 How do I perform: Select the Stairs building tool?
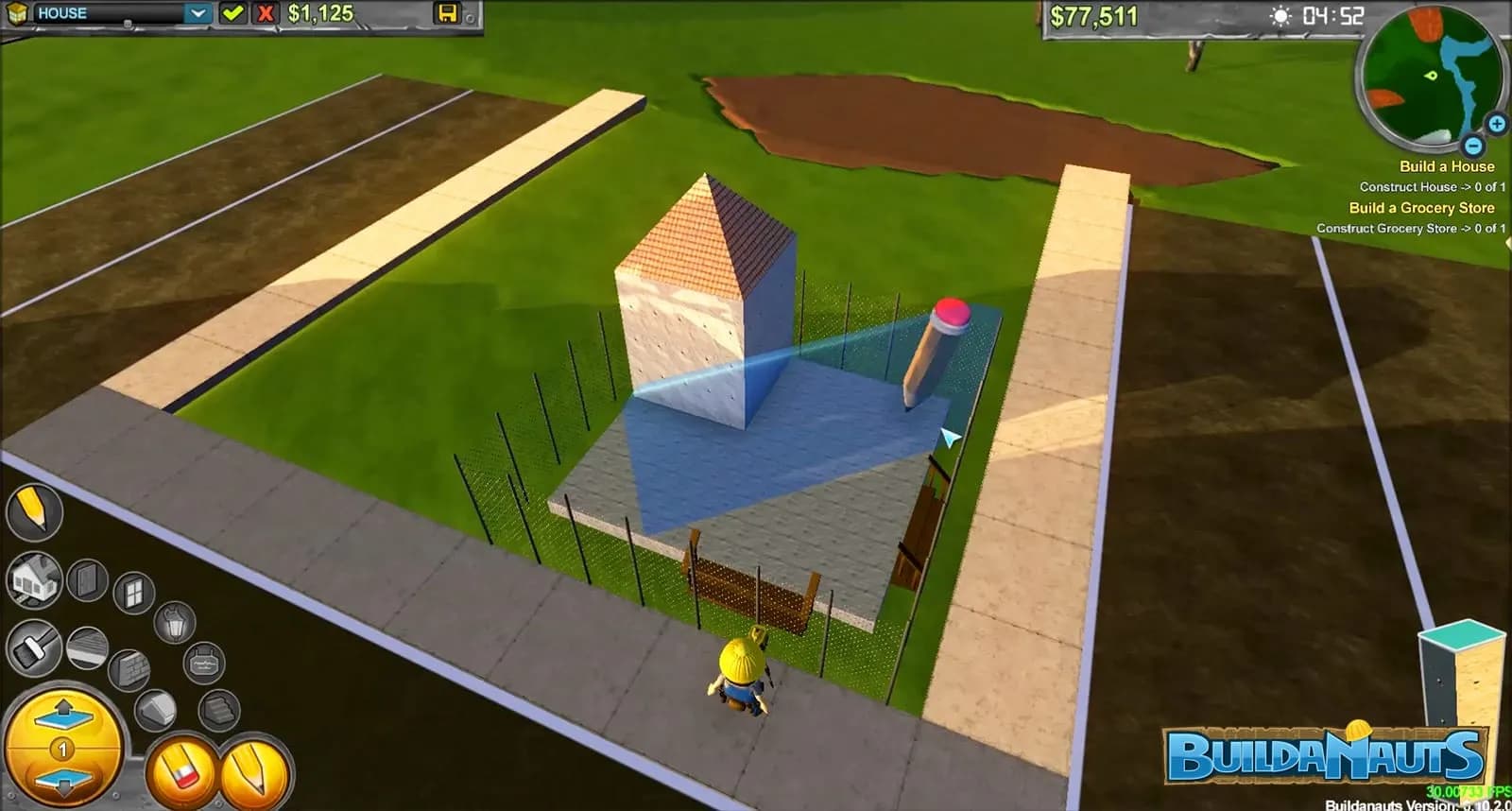click(215, 709)
